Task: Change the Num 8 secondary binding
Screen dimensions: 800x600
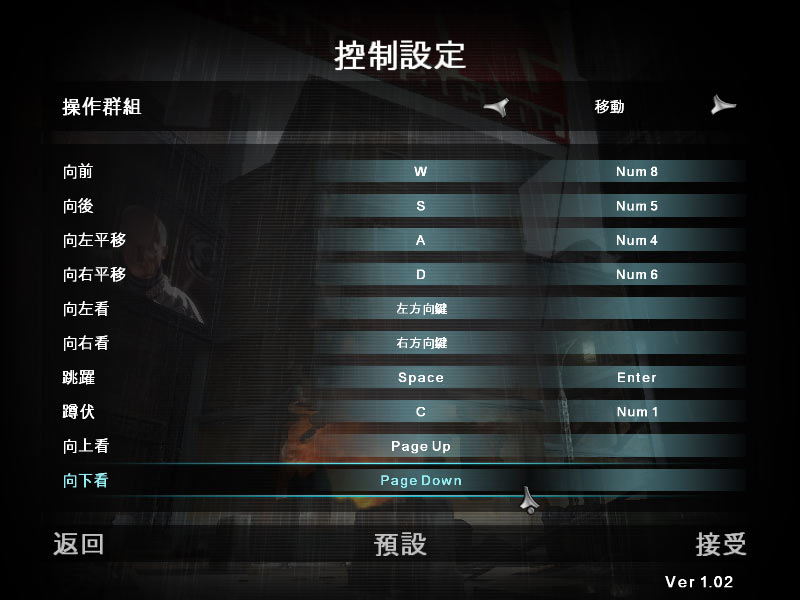Action: (x=637, y=172)
